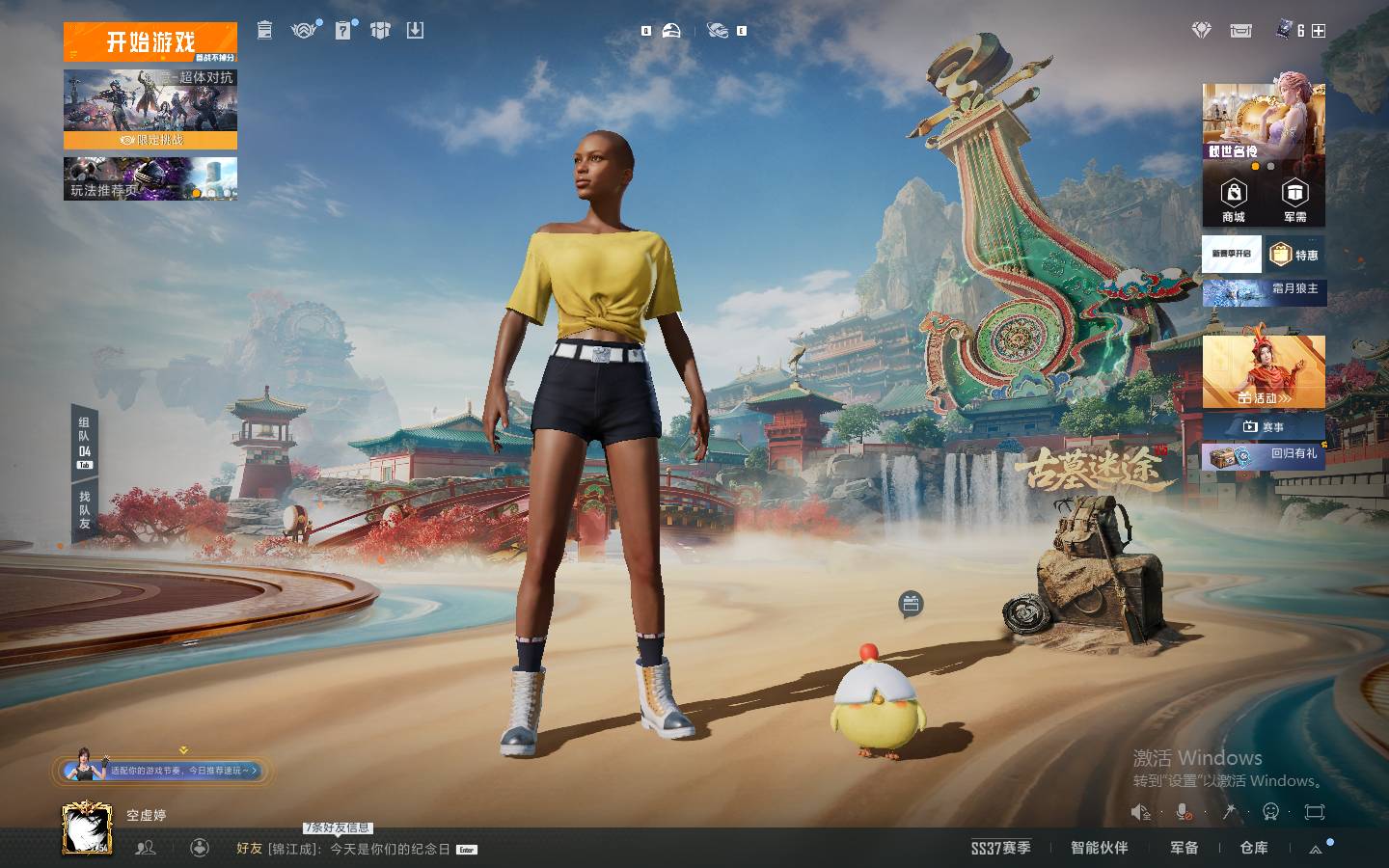
Task: Open the 组队 team panel
Action: click(85, 441)
